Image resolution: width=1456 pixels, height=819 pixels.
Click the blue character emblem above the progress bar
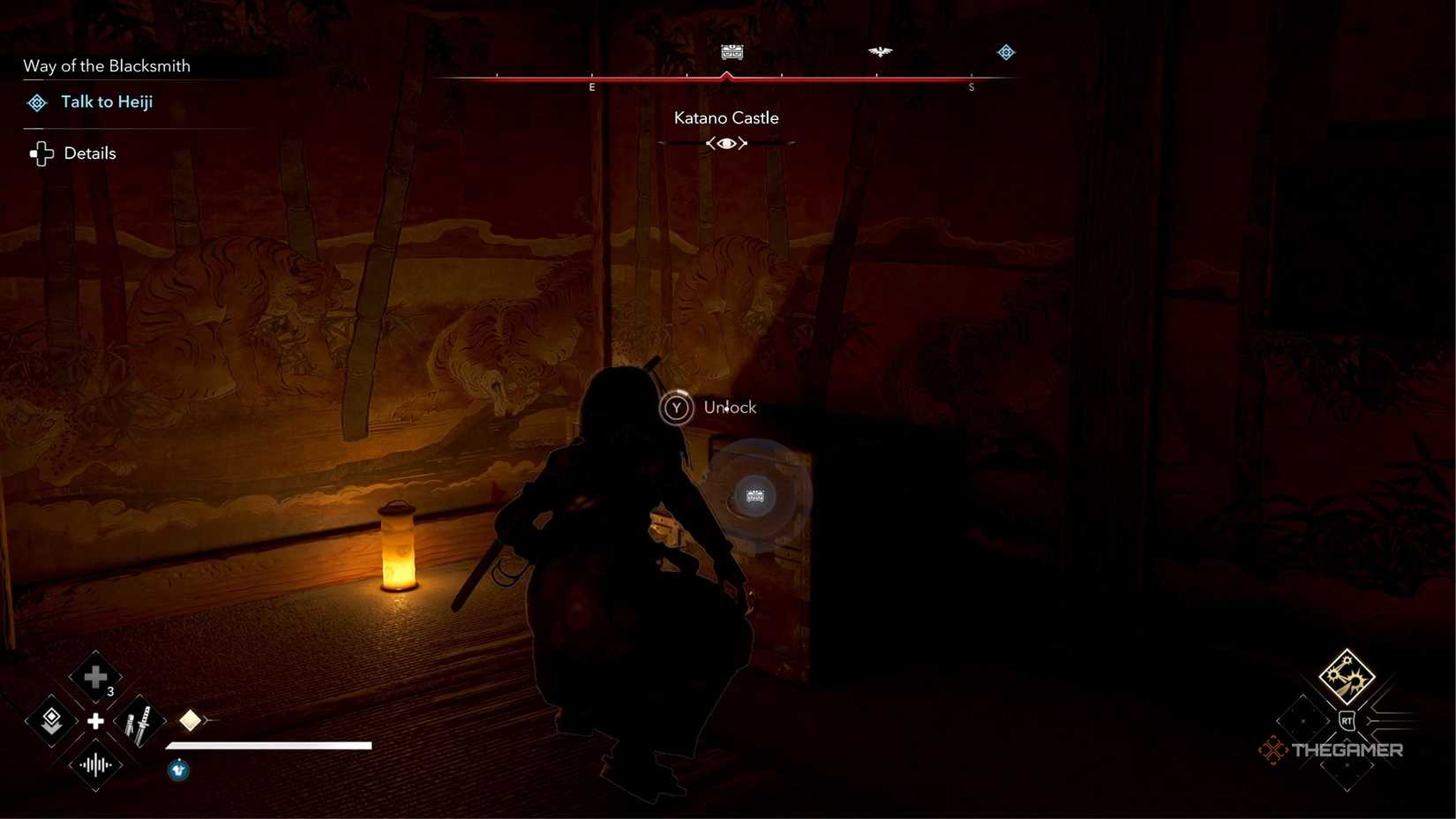pos(176,770)
